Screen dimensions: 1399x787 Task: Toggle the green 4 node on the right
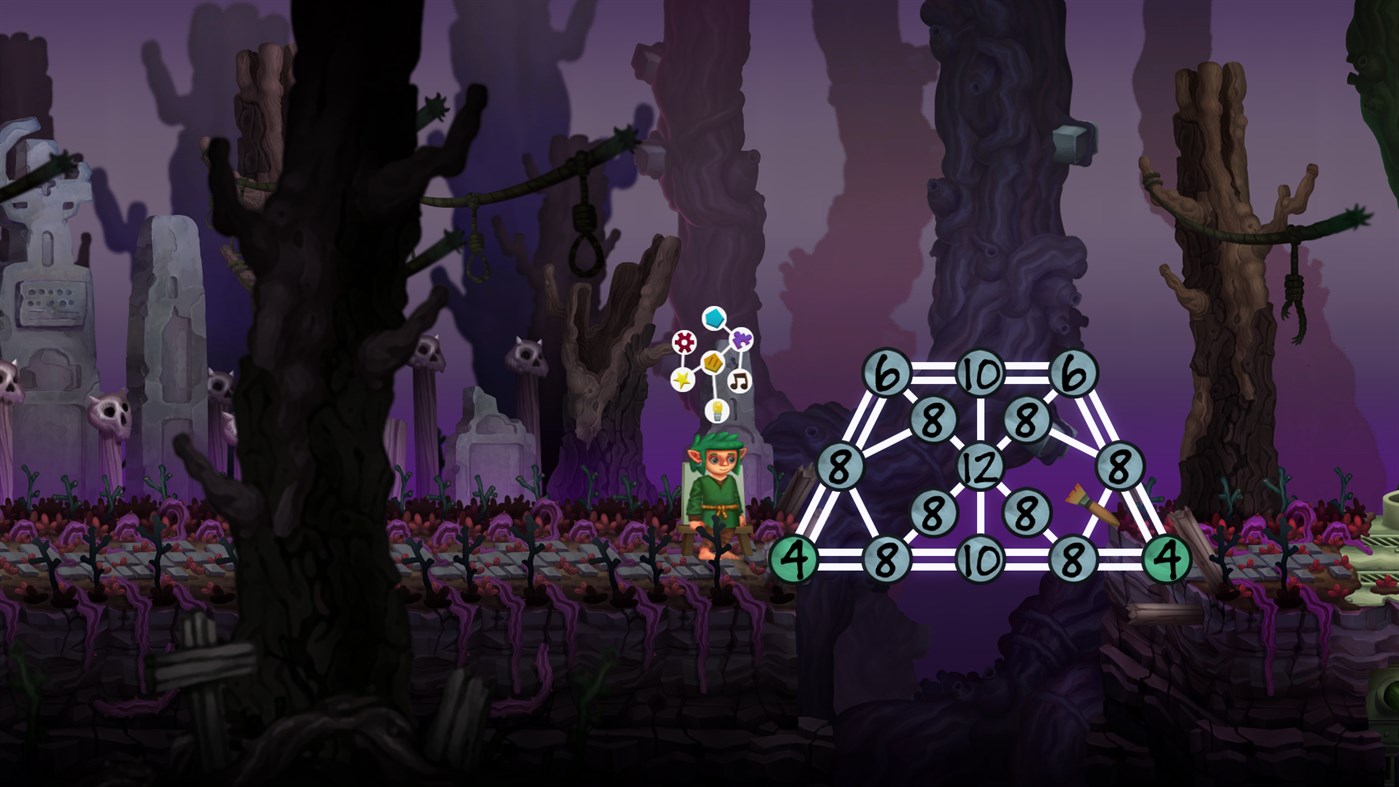click(x=1166, y=558)
